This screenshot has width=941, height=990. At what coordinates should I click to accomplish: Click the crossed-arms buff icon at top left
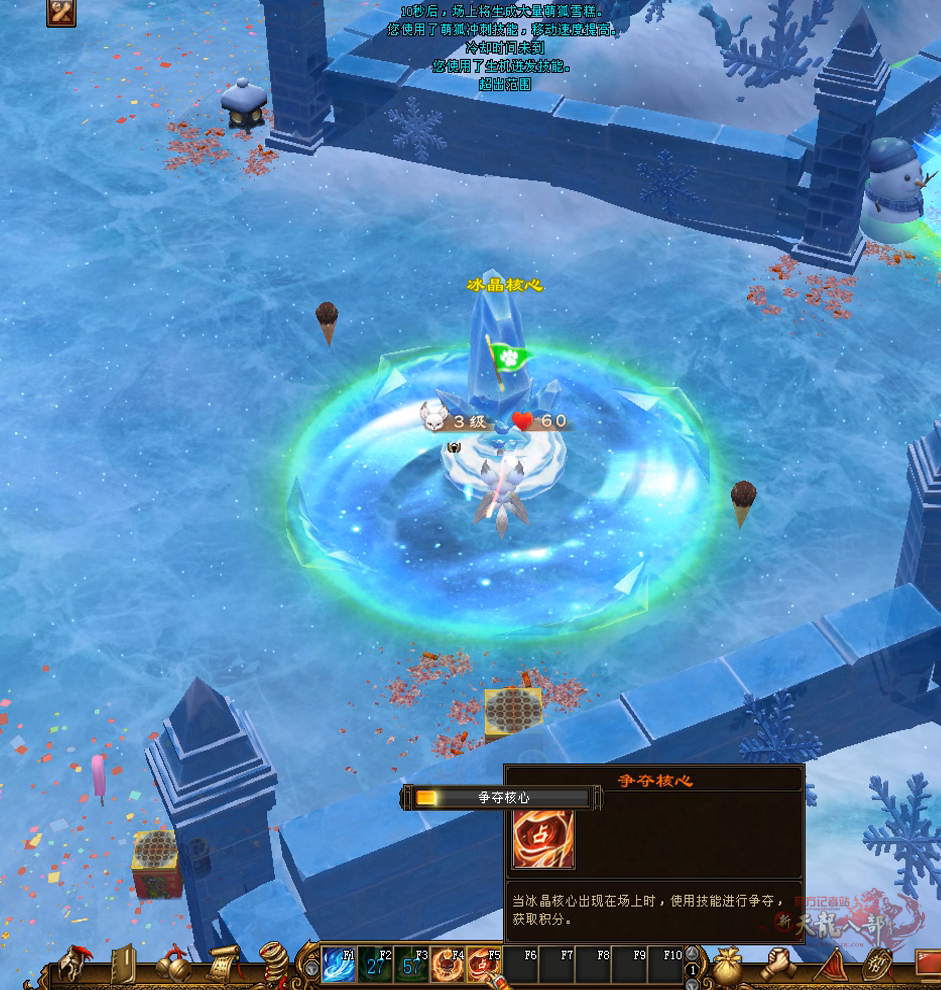pyautogui.click(x=62, y=12)
